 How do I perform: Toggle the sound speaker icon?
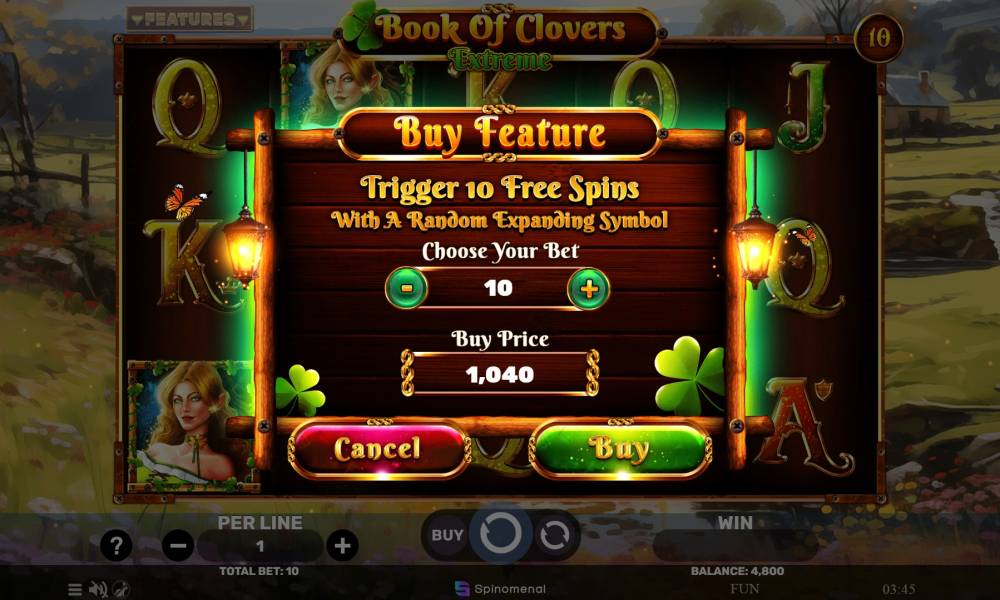98,589
